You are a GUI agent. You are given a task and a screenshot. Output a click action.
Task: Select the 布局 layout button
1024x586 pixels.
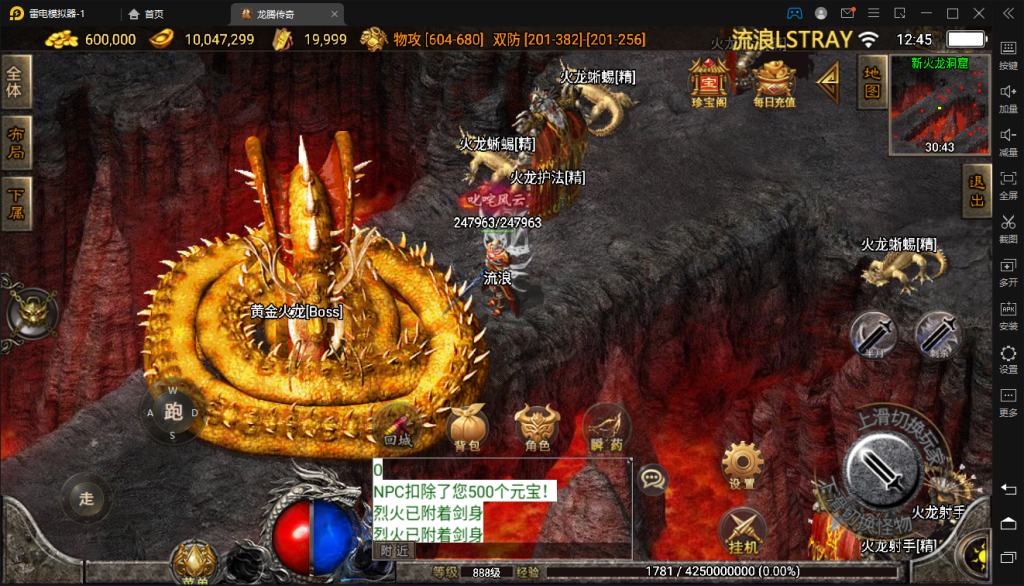pyautogui.click(x=16, y=143)
